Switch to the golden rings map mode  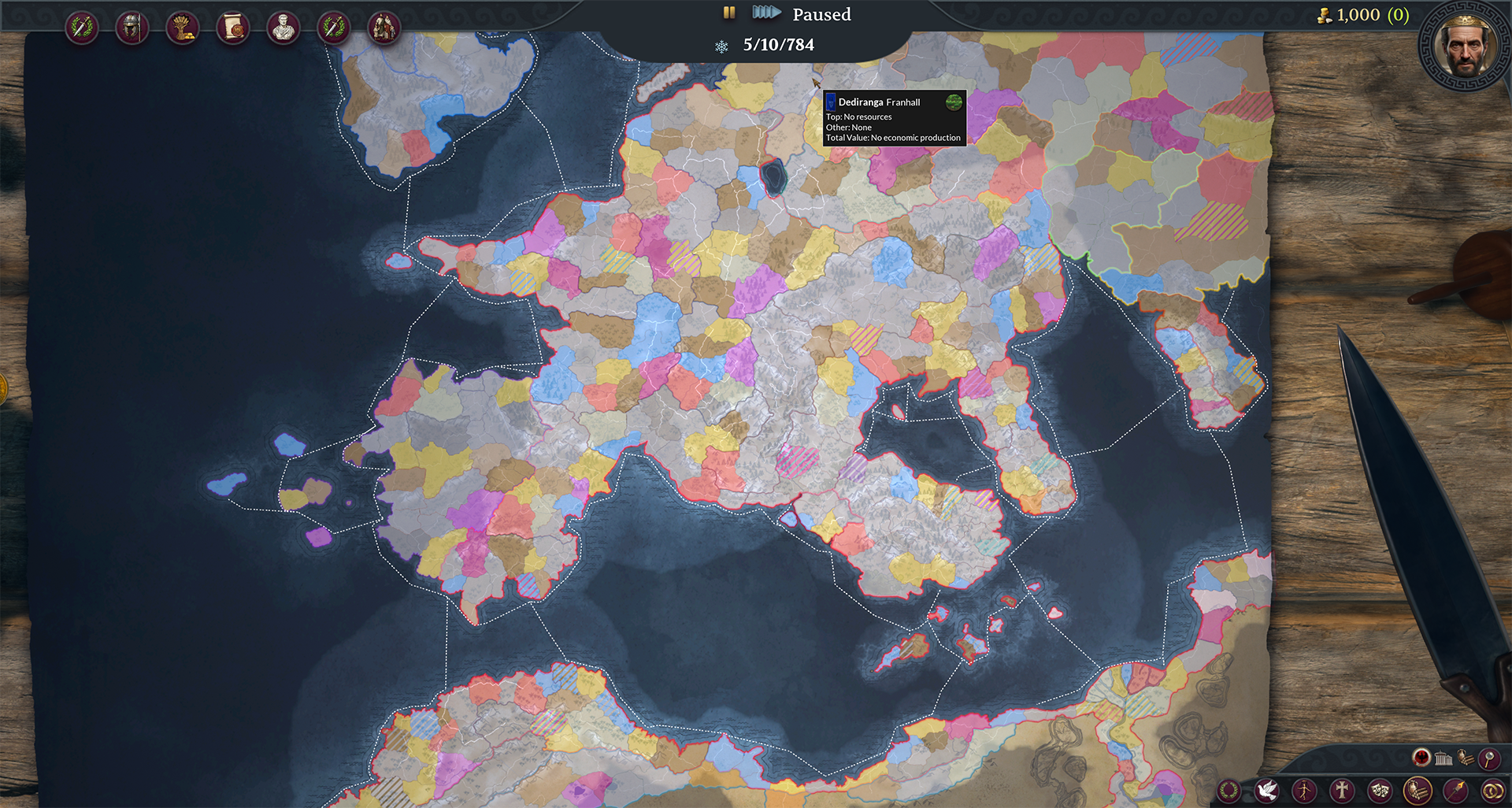tap(1492, 790)
